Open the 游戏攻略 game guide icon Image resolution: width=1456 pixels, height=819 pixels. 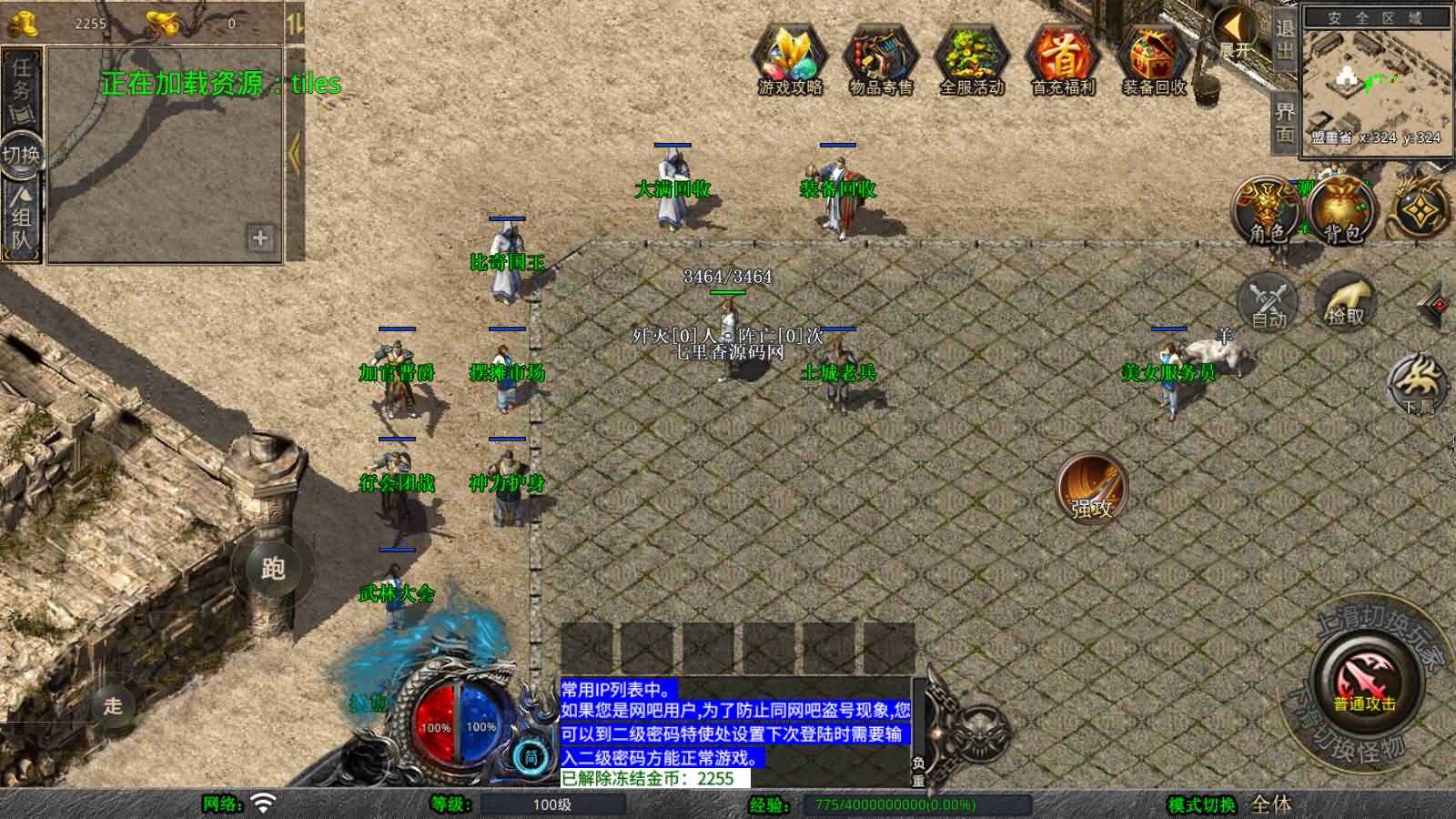[x=790, y=57]
